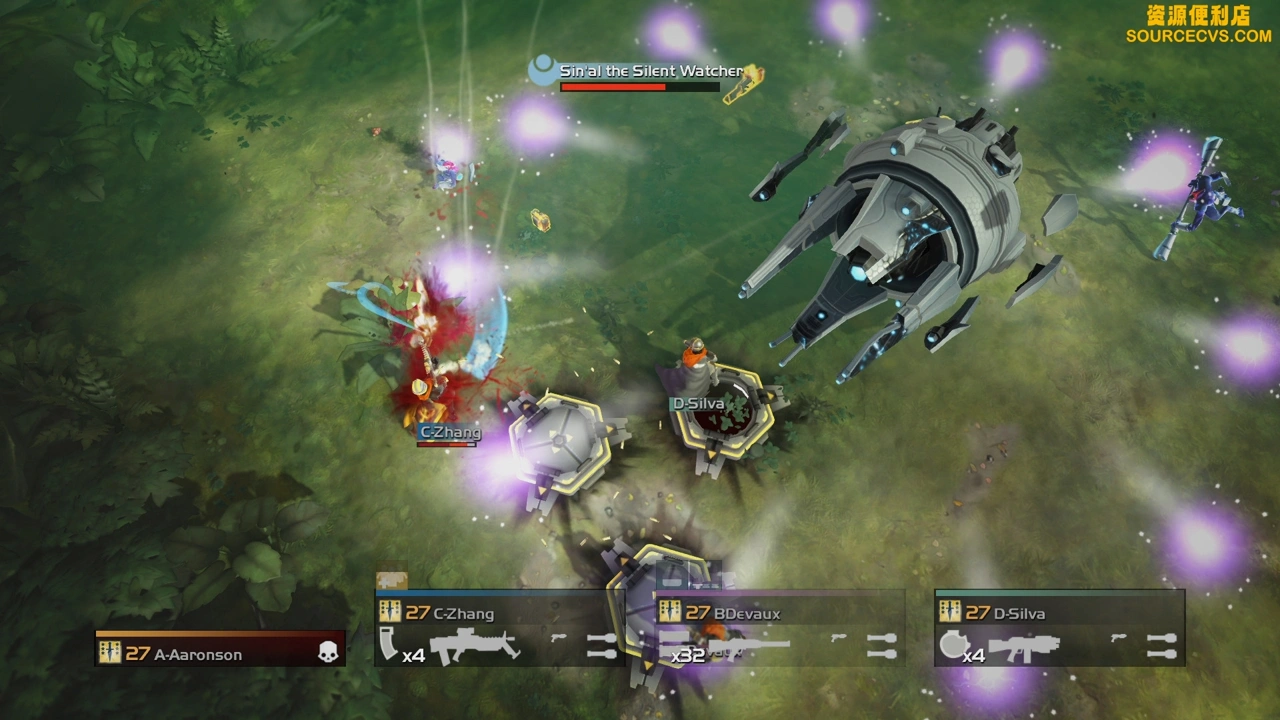Click C-Zhang's sidearm pistol icon
Screen dimensions: 1280x720
point(559,637)
